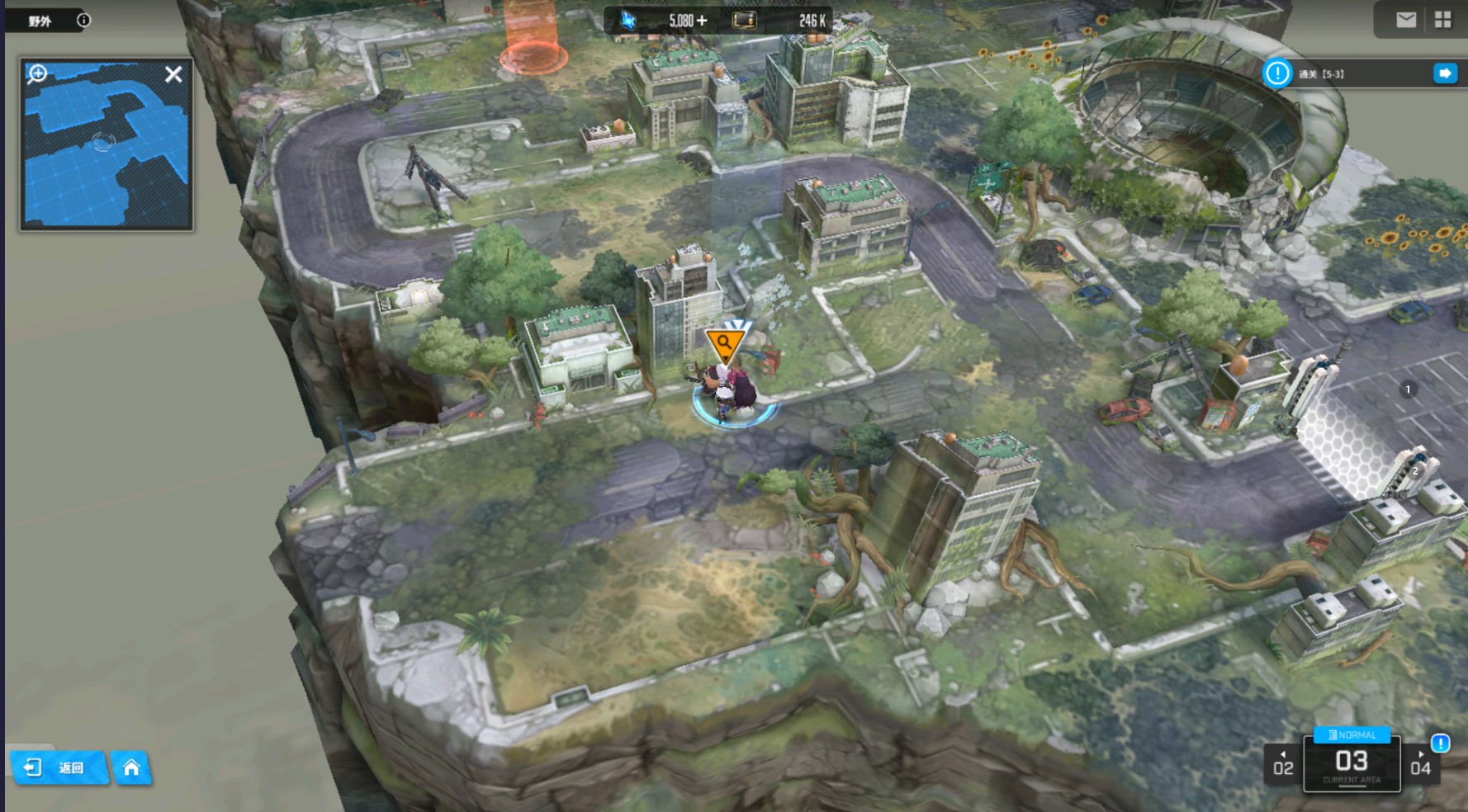Toggle the NORMAL difficulty label
The height and width of the screenshot is (812, 1468).
[x=1352, y=734]
